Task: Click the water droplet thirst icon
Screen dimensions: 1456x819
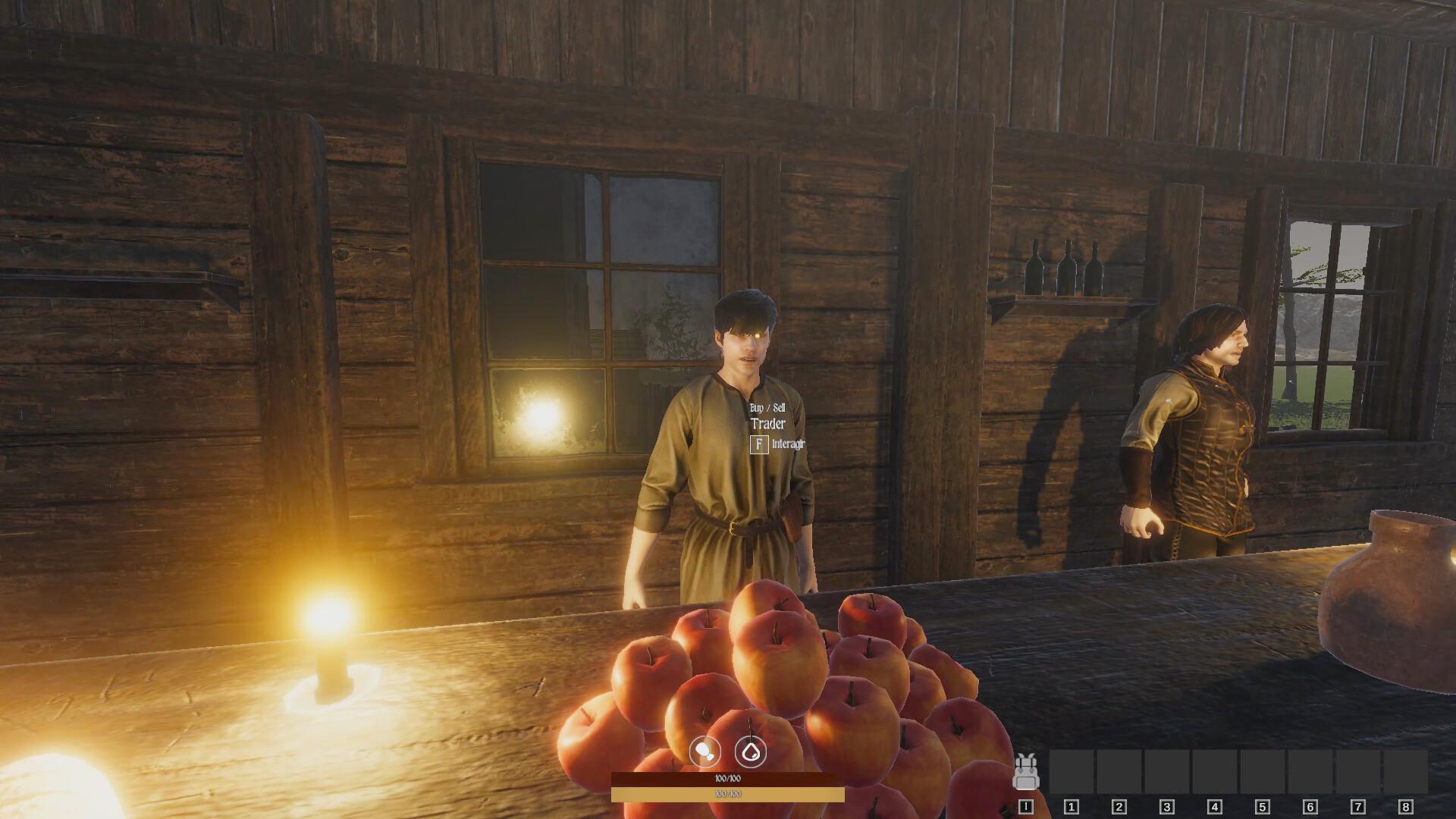Action: point(751,752)
